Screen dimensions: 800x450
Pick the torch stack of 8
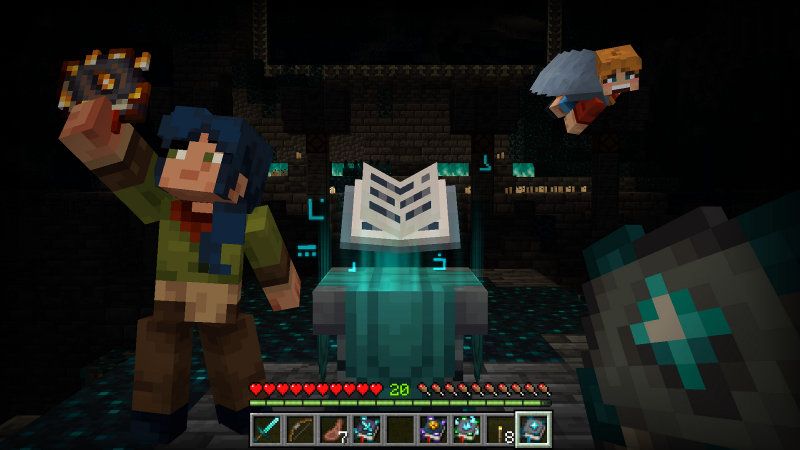499,430
